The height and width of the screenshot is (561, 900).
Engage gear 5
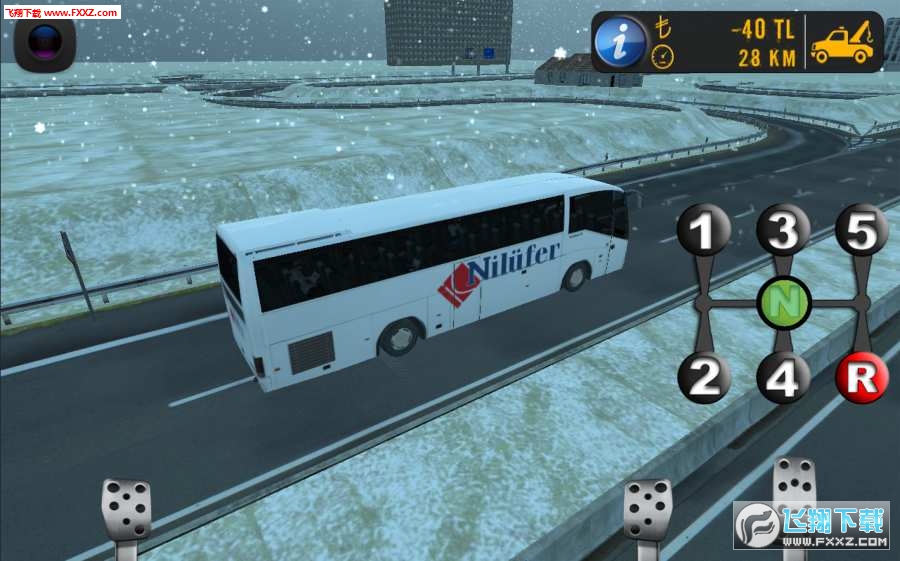(862, 231)
